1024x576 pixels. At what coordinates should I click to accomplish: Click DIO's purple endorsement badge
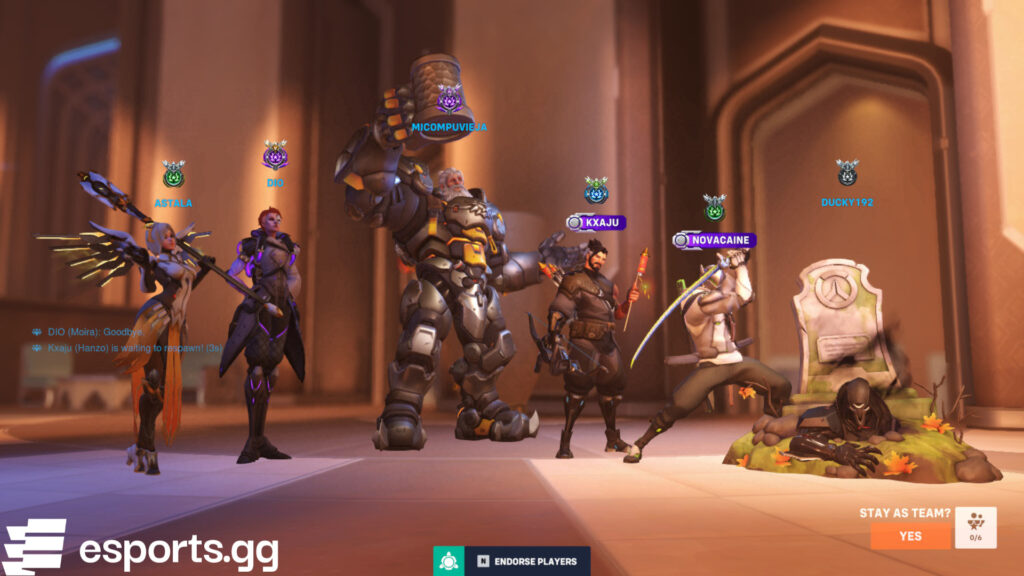(275, 156)
